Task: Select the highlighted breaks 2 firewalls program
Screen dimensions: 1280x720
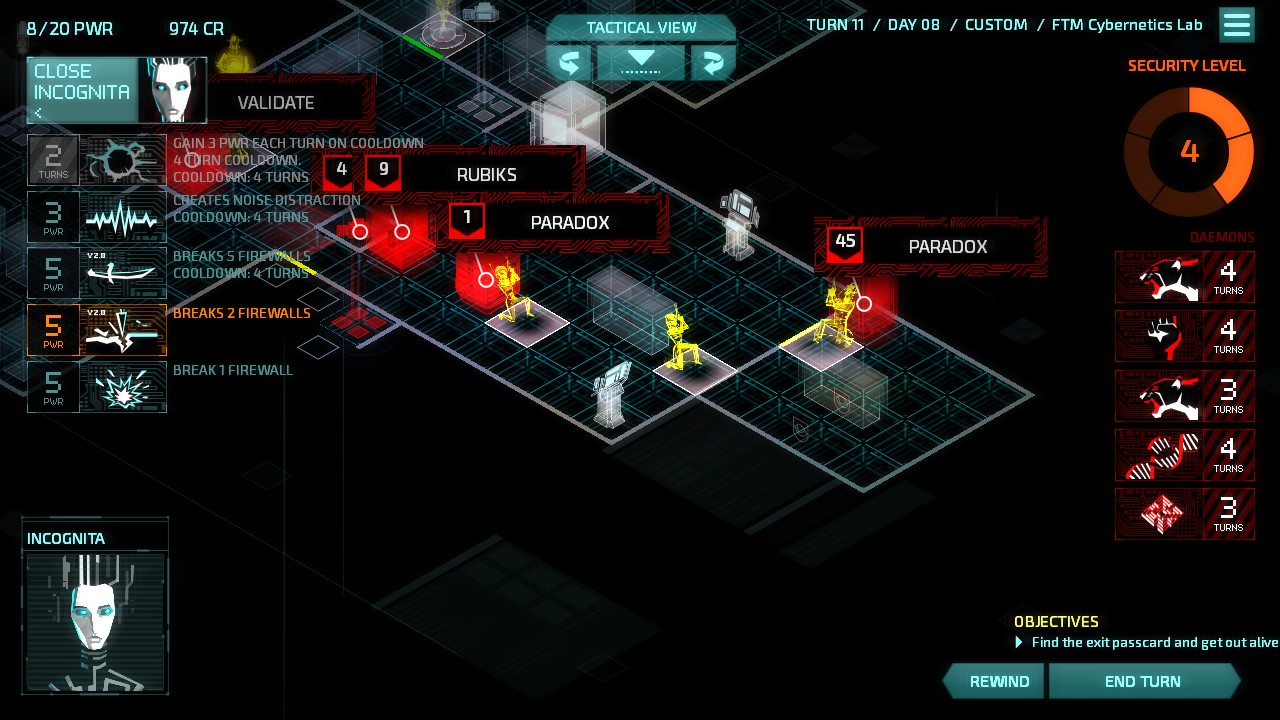Action: pyautogui.click(x=97, y=331)
